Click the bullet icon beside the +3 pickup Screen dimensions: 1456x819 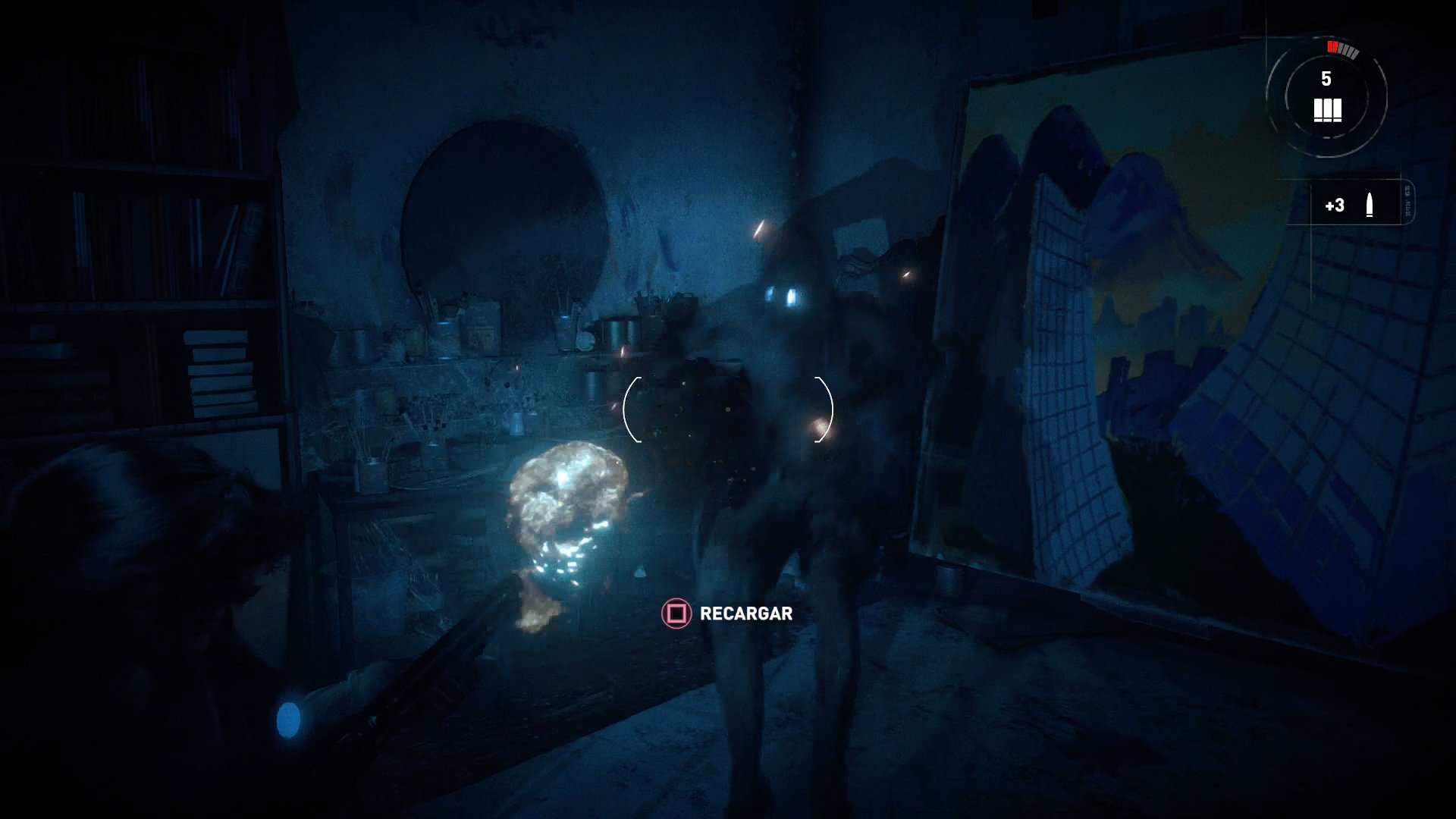pyautogui.click(x=1370, y=203)
